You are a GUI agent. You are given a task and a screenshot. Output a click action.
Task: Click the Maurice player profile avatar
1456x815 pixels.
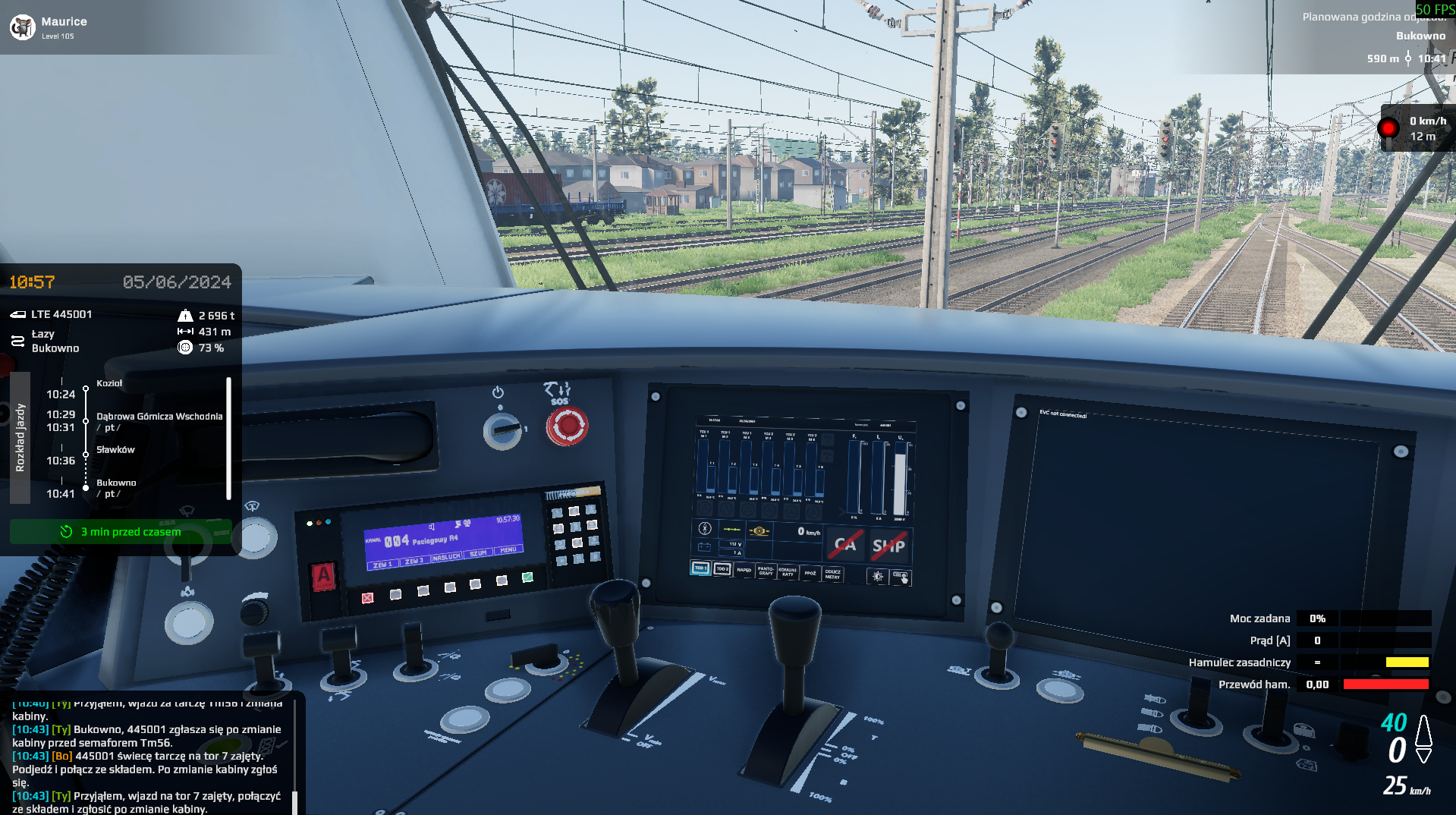point(23,27)
